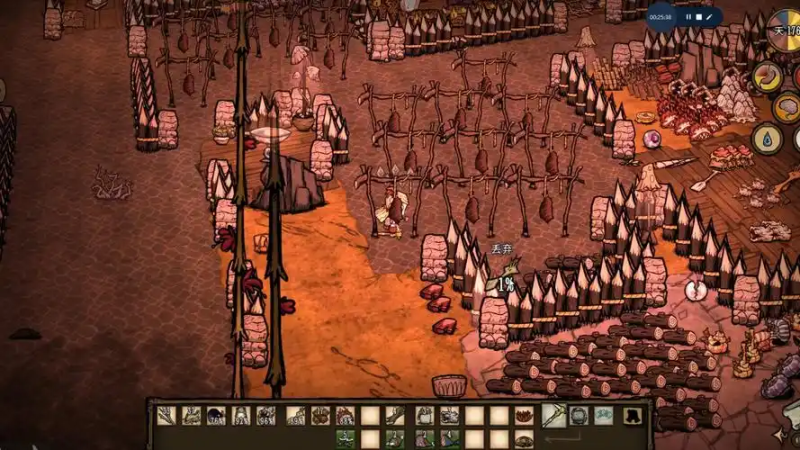Viewport: 800px width, 450px height.
Task: Select the red flower petals slot
Action: (x=524, y=415)
